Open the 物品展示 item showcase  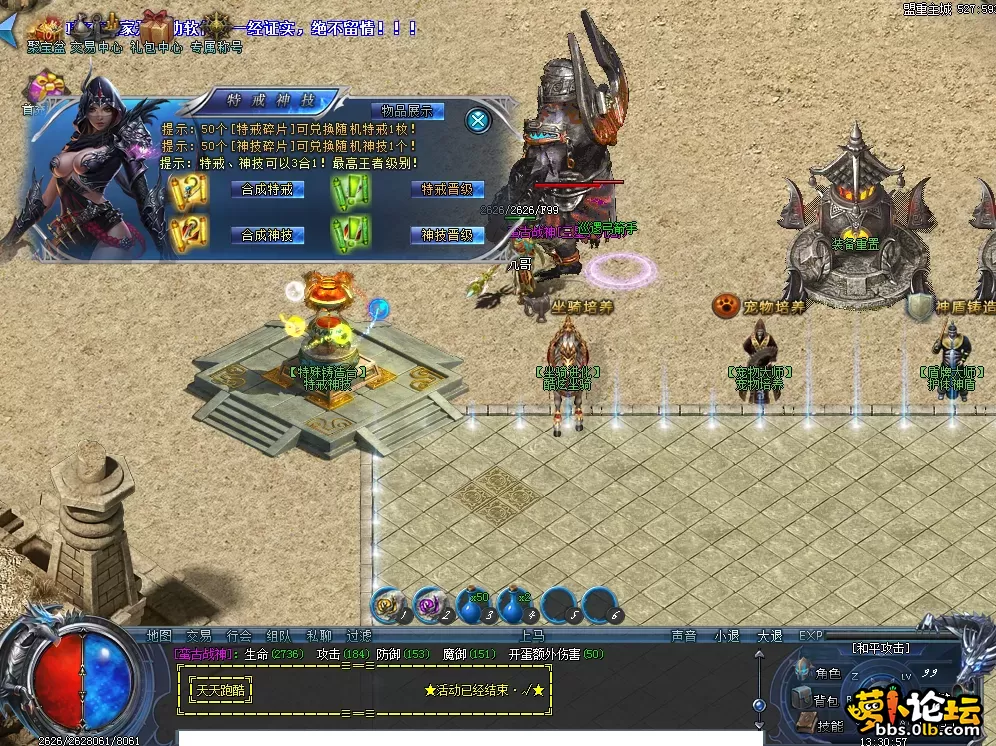click(x=407, y=111)
